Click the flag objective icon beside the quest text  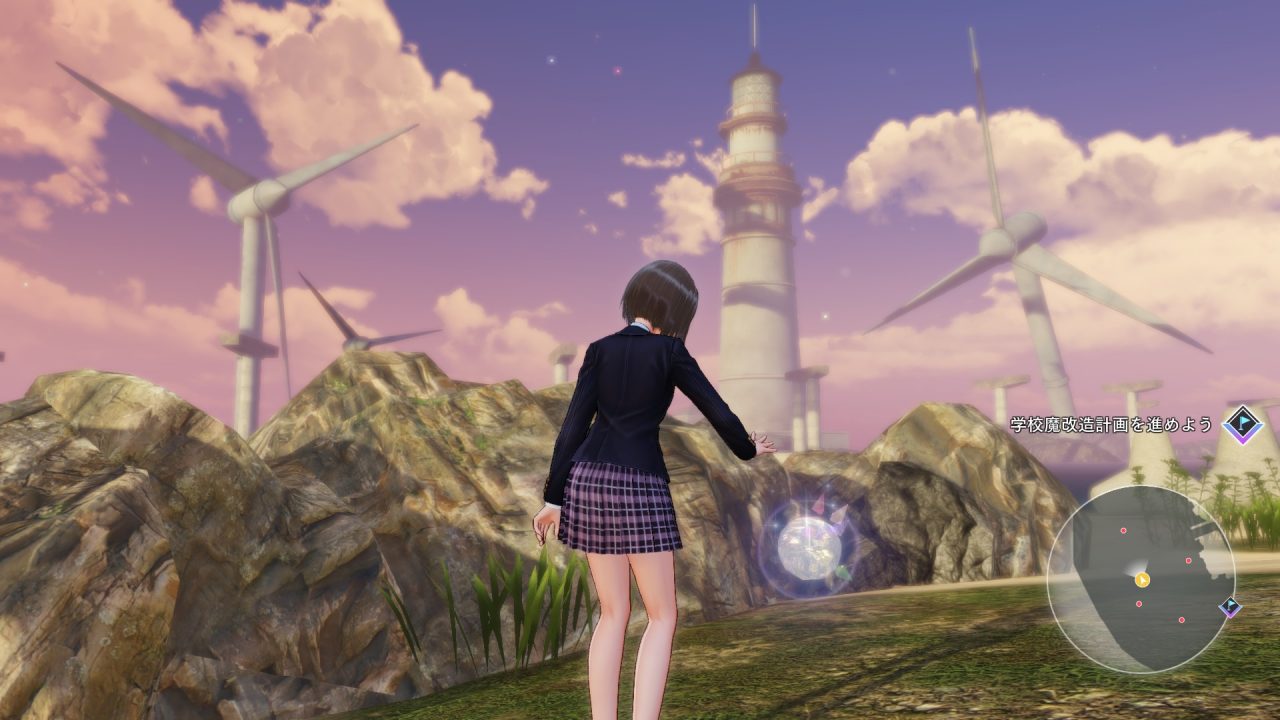[x=1243, y=424]
